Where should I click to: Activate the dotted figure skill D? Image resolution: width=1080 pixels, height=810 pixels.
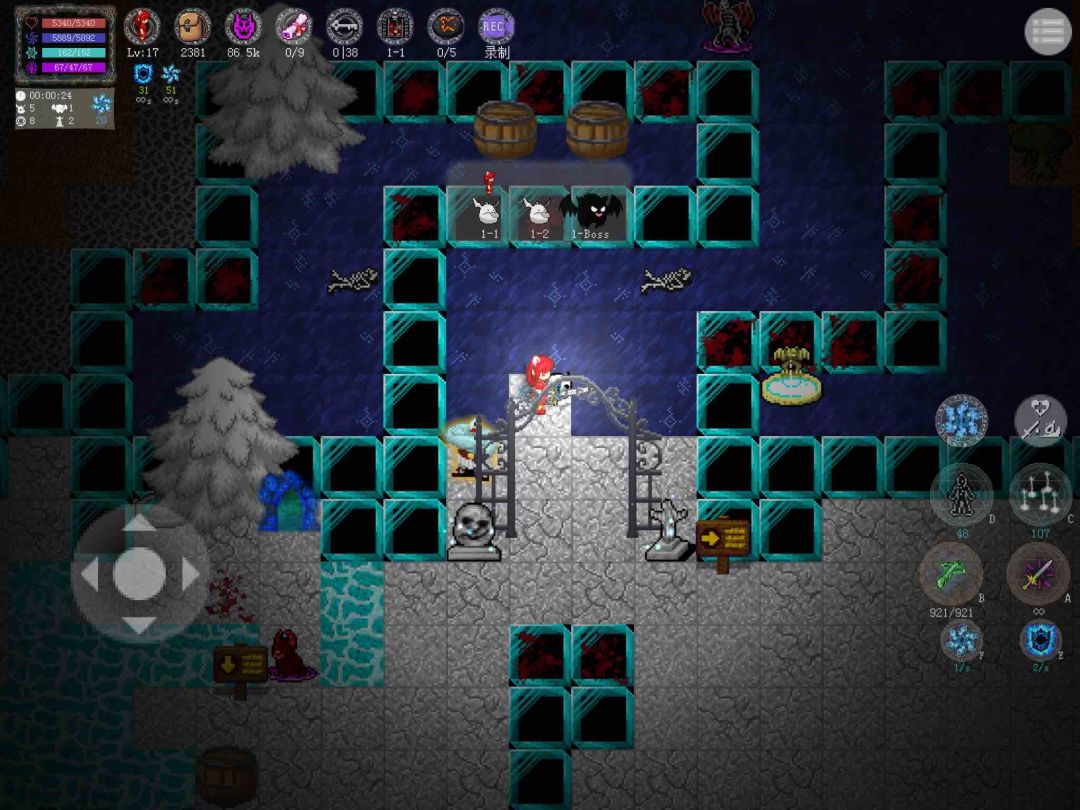click(960, 494)
